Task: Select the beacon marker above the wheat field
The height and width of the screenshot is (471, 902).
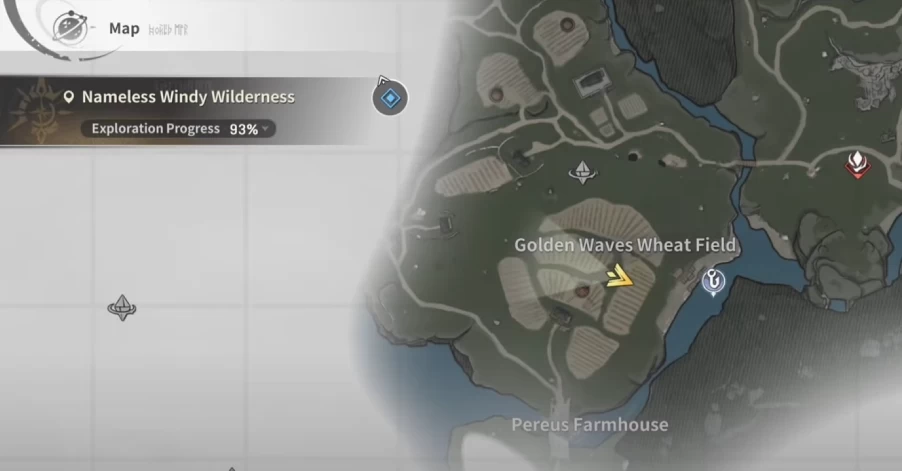Action: click(582, 173)
